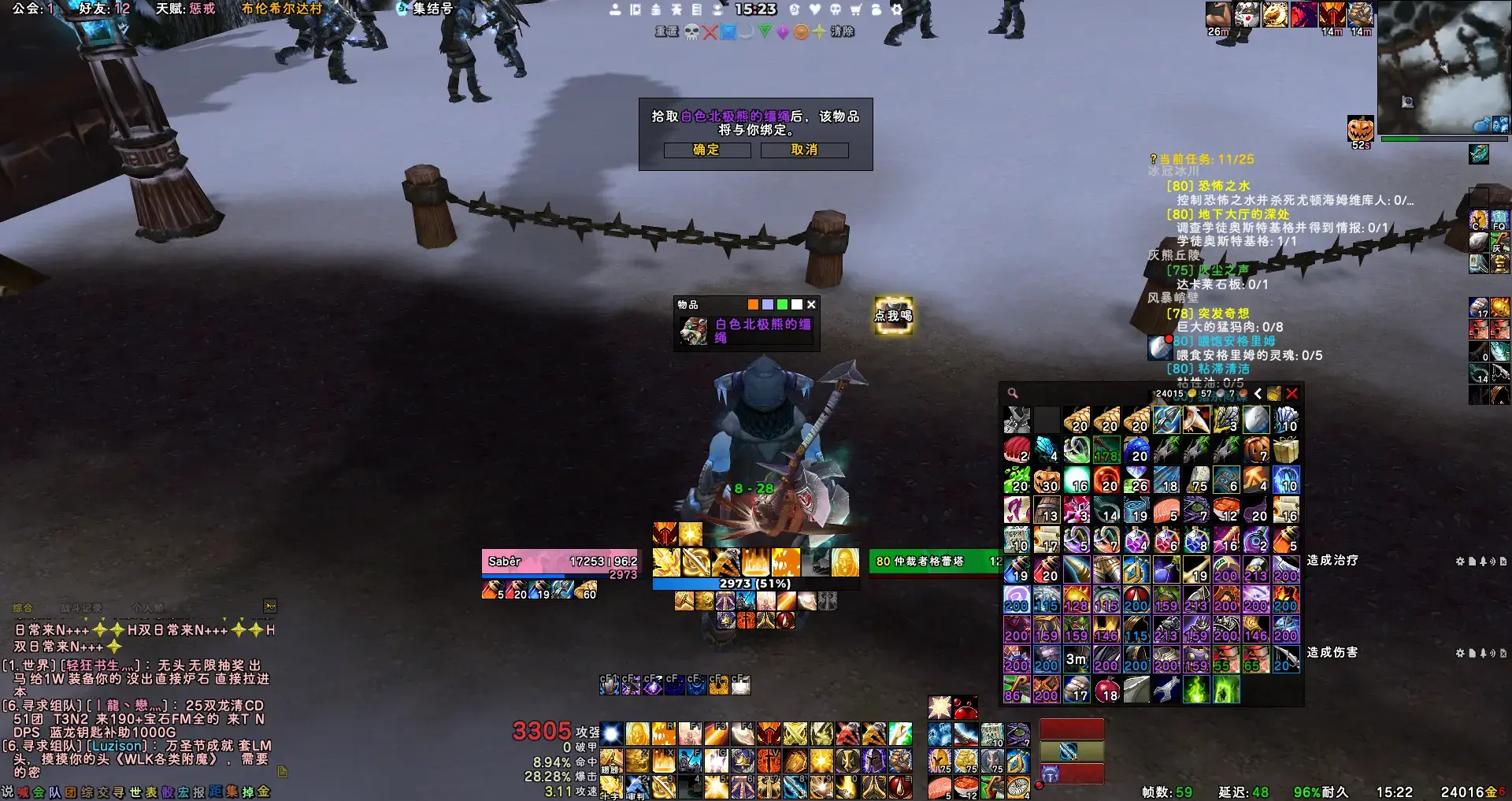Select the salmon fillet stack in the bag

point(1166,510)
